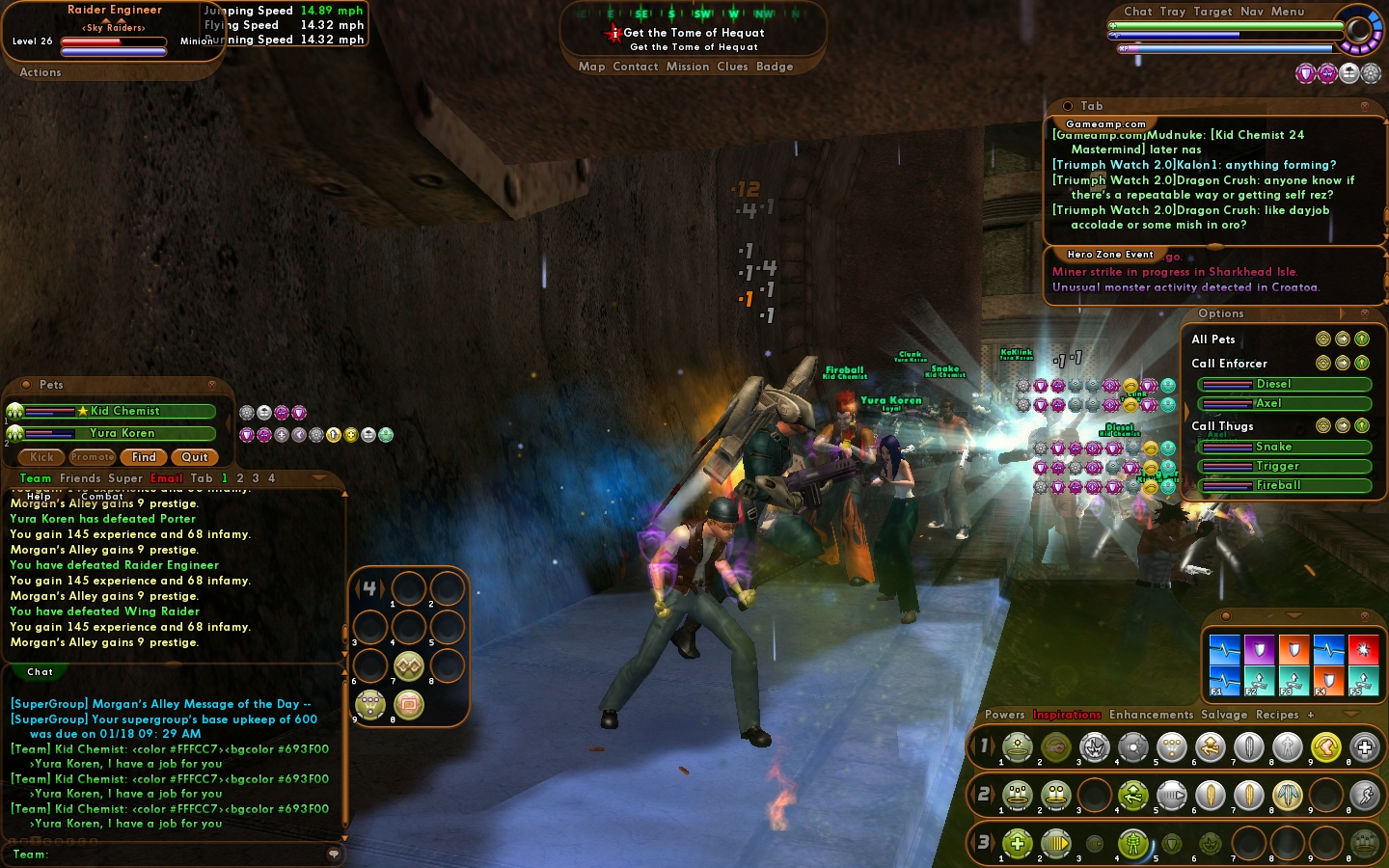Open the Clues list
This screenshot has height=868, width=1389.
[732, 67]
